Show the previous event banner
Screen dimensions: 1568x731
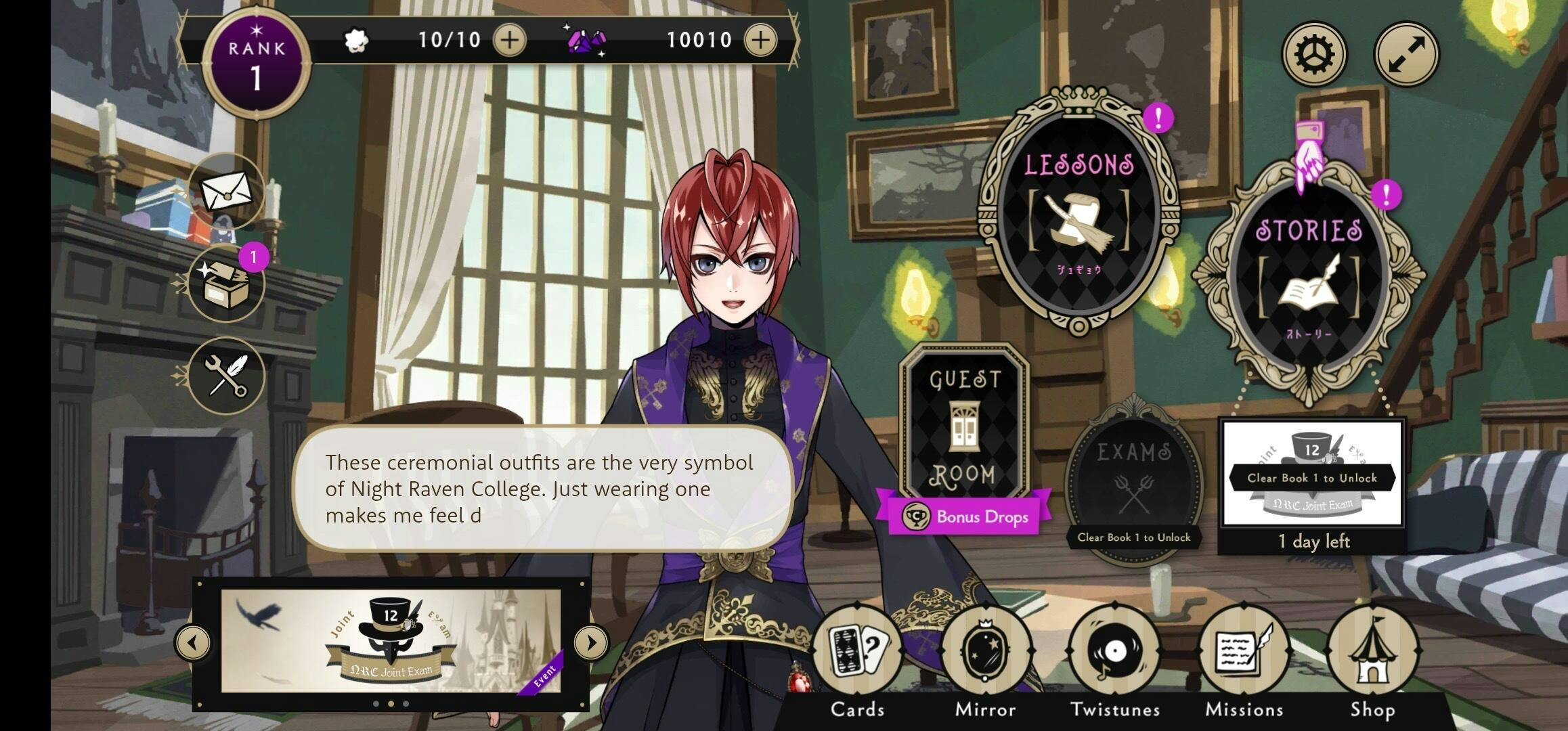pos(193,642)
